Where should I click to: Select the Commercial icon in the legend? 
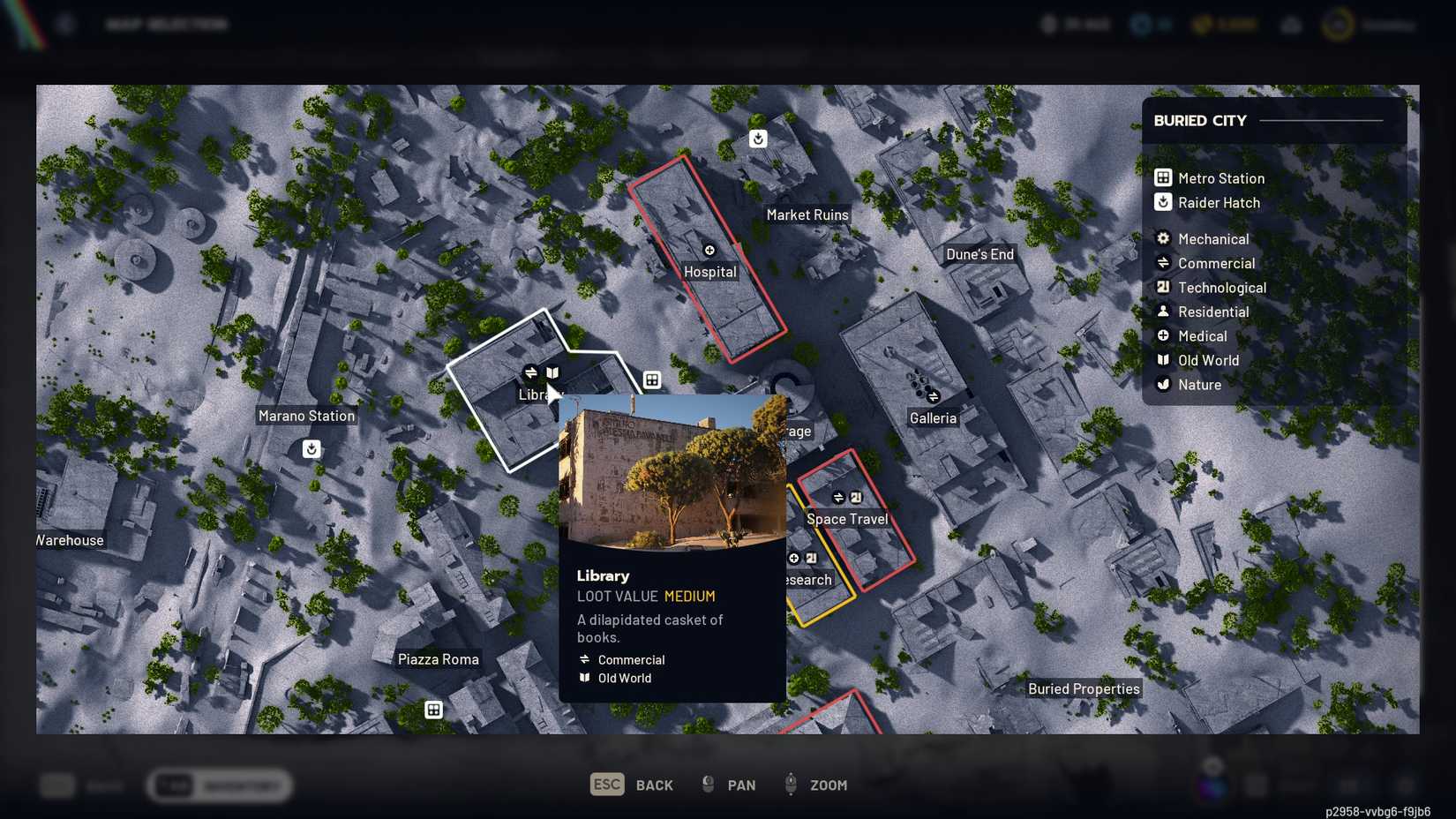[x=1163, y=263]
